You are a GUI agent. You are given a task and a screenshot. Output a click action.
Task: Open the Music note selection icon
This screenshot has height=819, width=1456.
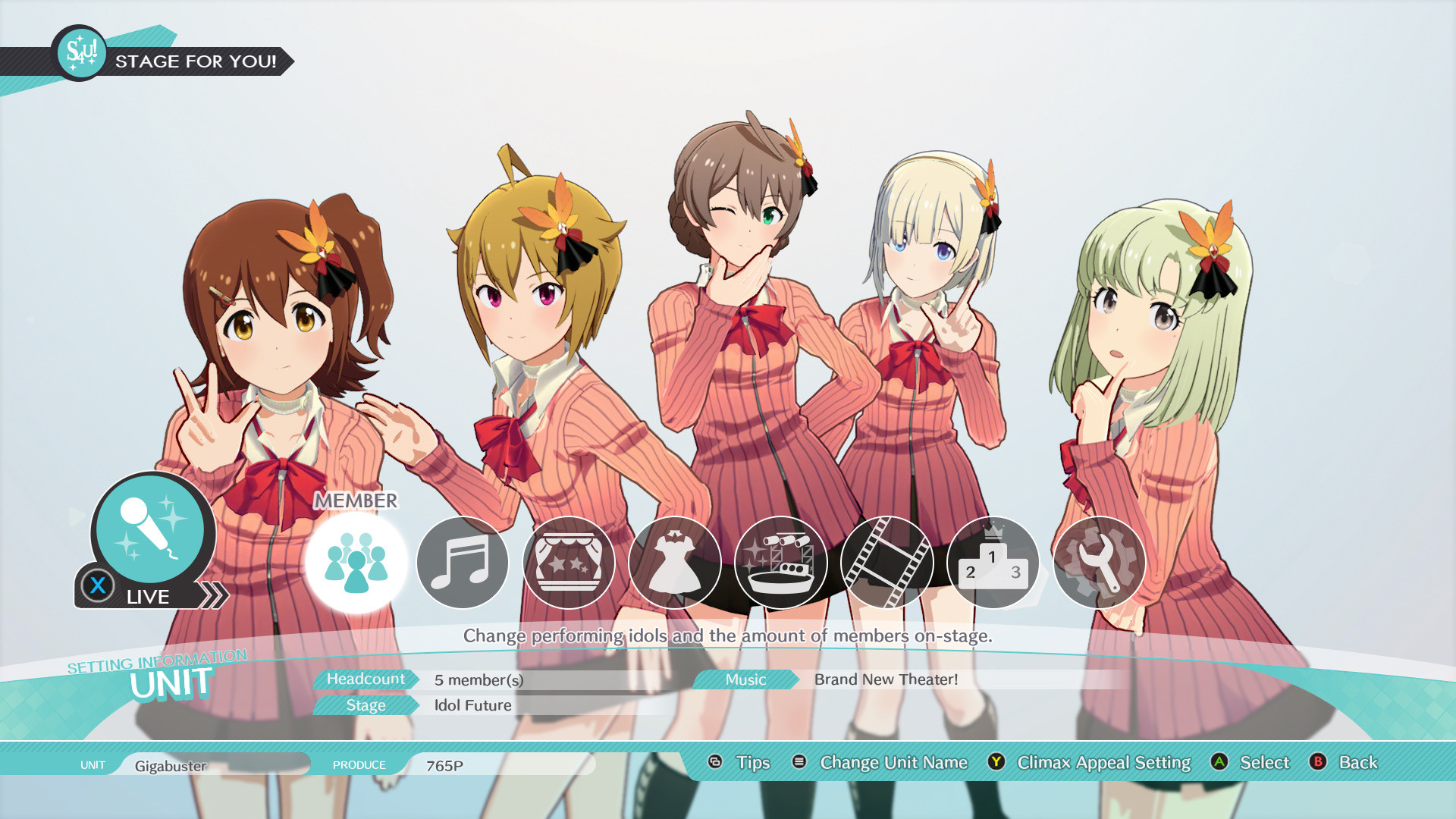coord(463,564)
